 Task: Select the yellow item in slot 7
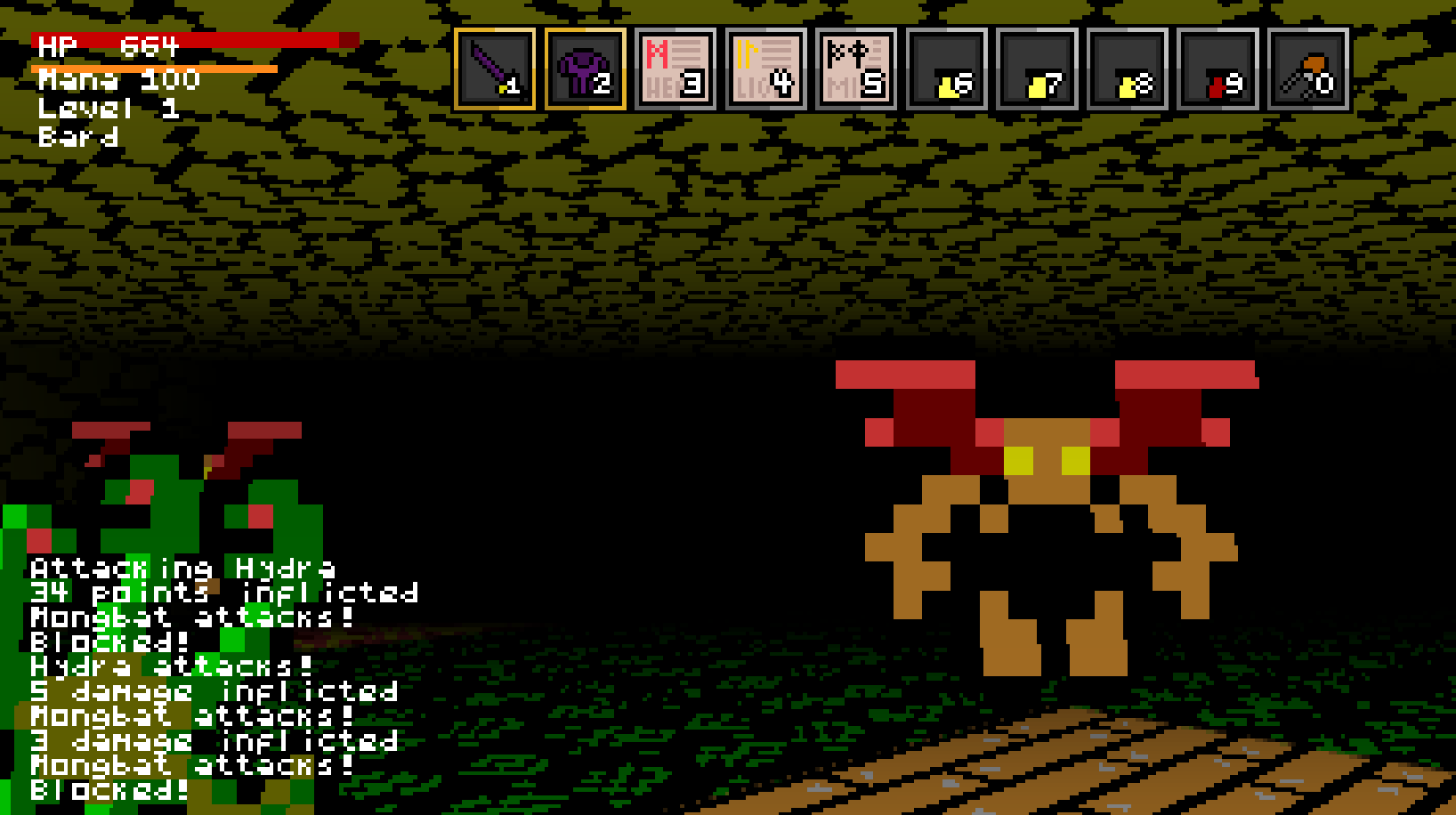coord(1038,69)
